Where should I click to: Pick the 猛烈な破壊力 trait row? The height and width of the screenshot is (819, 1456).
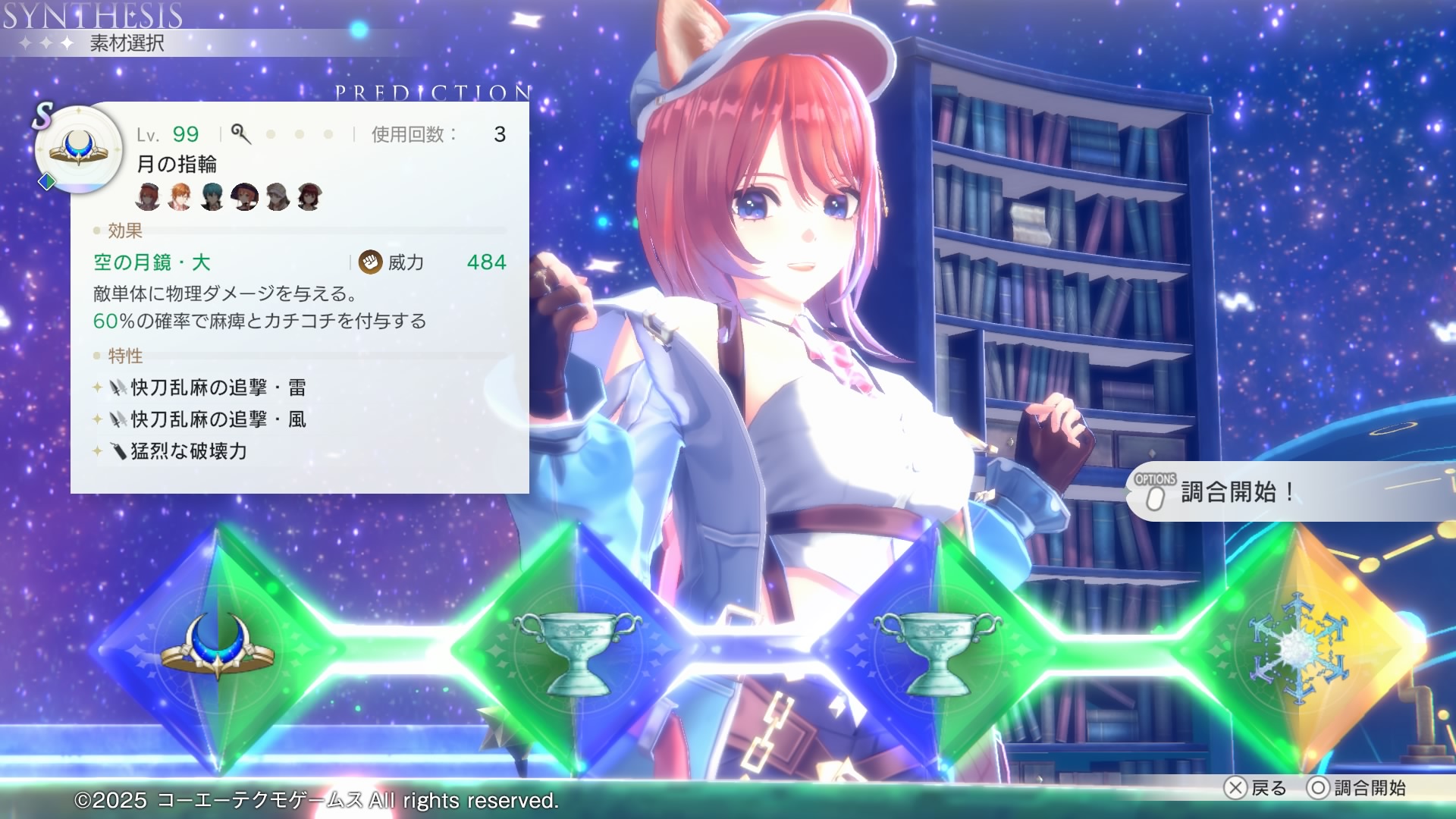coord(189,451)
